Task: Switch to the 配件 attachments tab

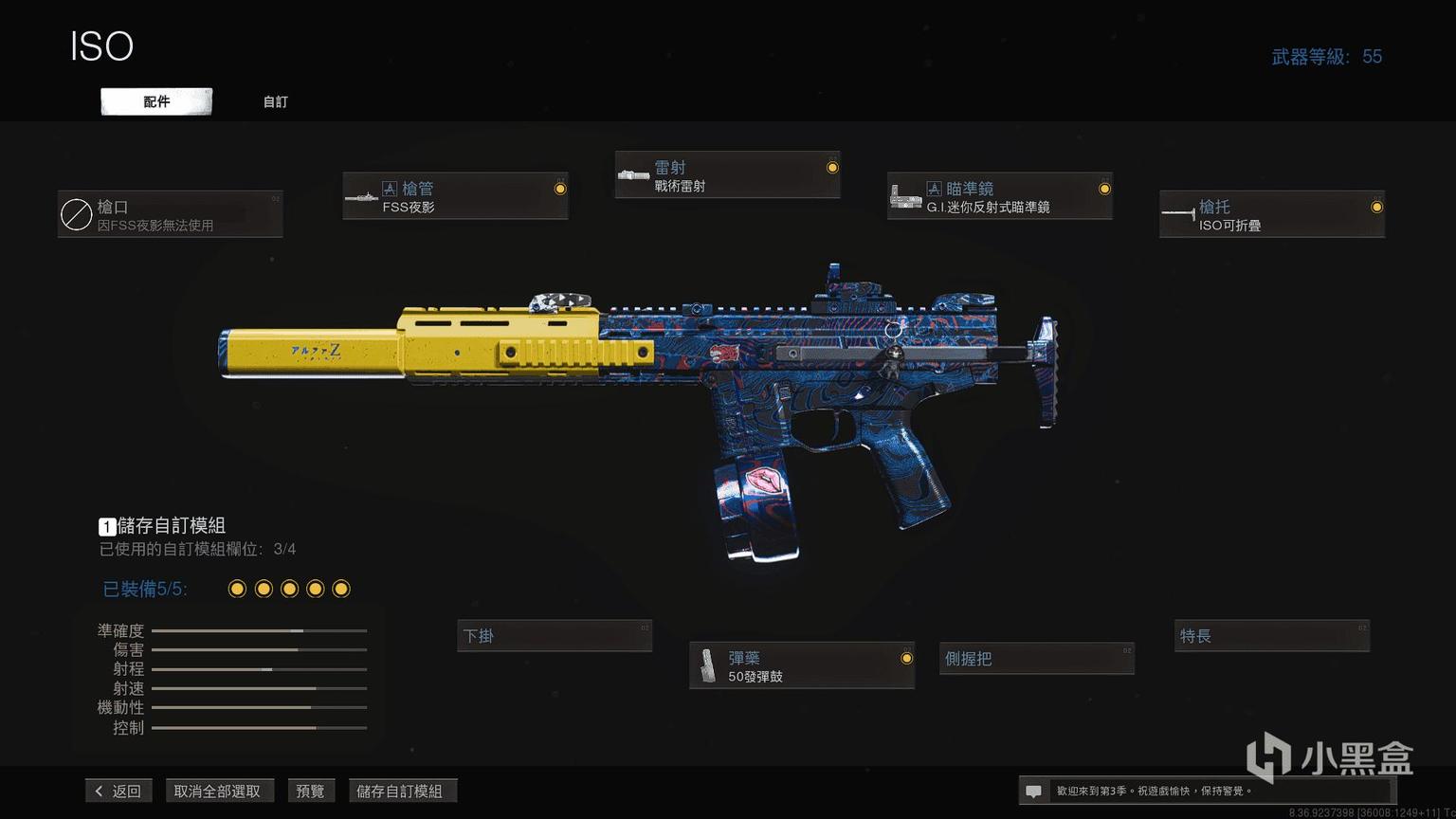Action: [x=156, y=101]
